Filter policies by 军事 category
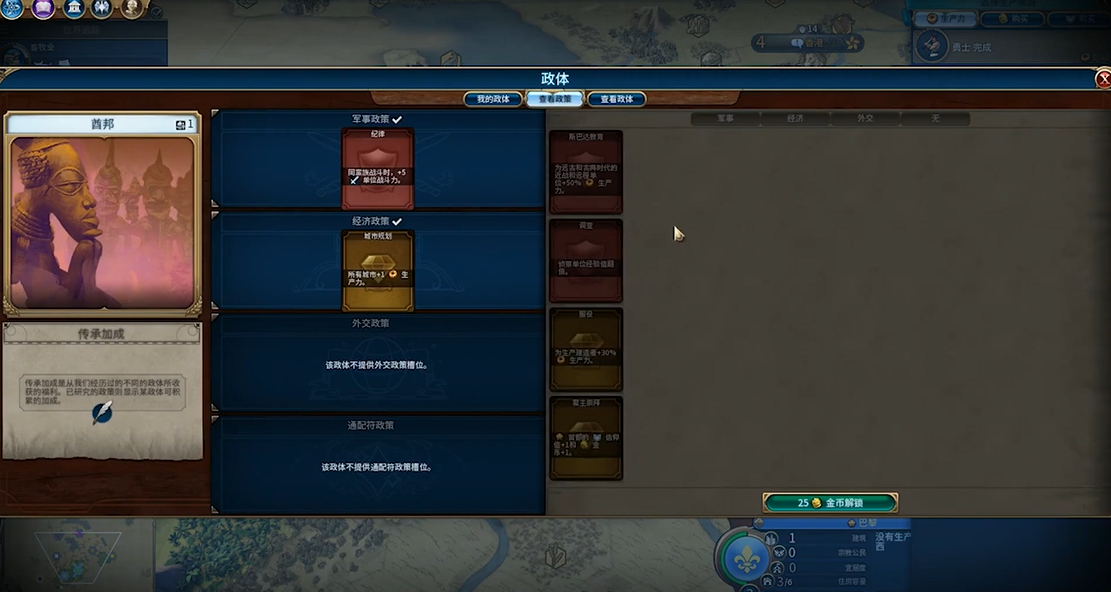 (725, 118)
